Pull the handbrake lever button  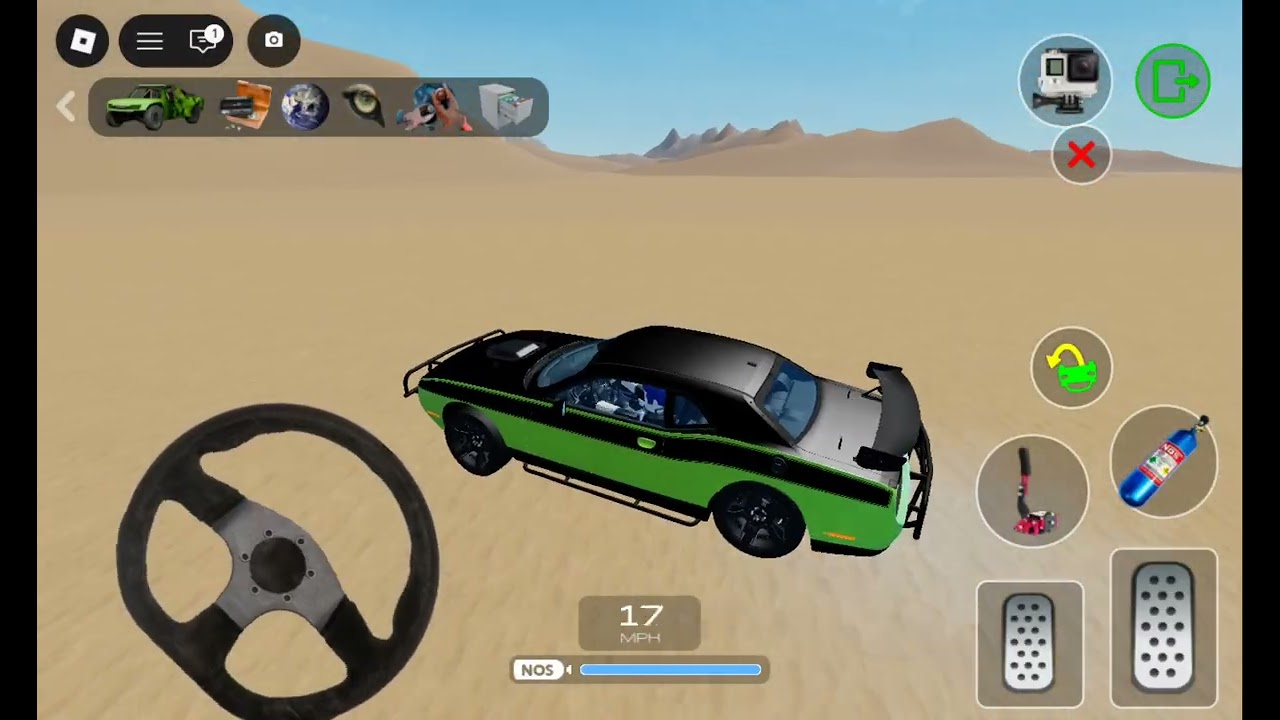click(x=1032, y=490)
